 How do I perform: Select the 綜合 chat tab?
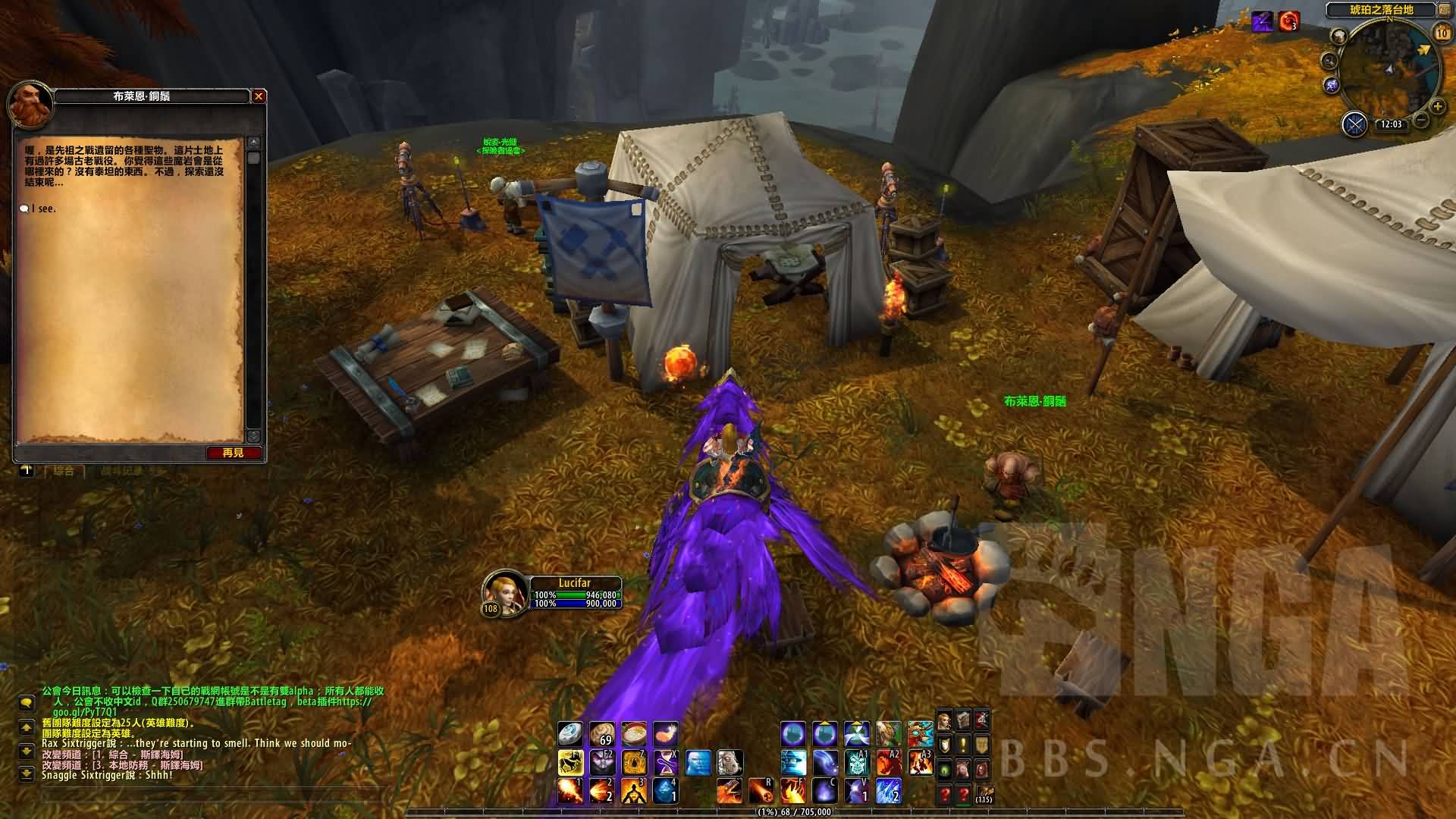click(64, 471)
